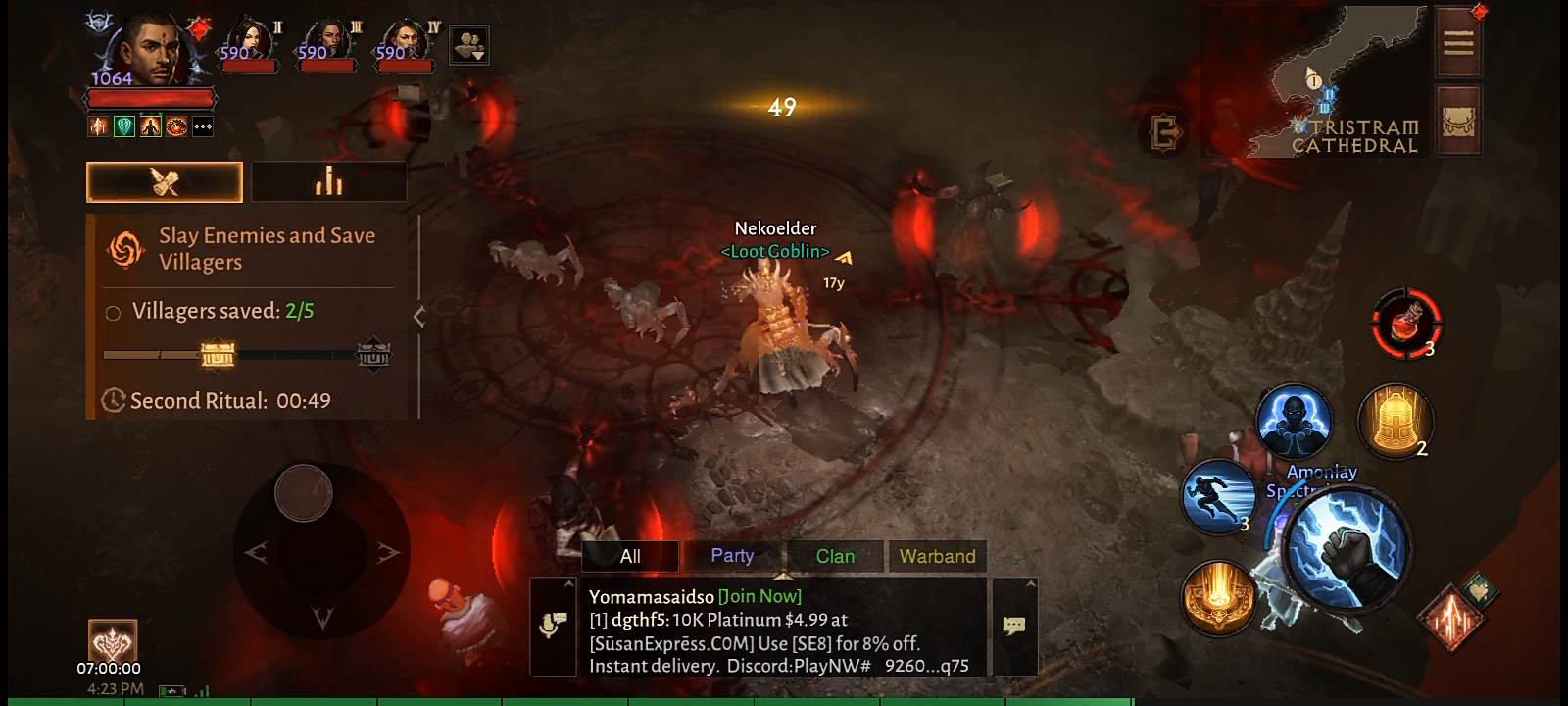Open the party members dropdown icon
Image resolution: width=1568 pixels, height=706 pixels.
[469, 45]
